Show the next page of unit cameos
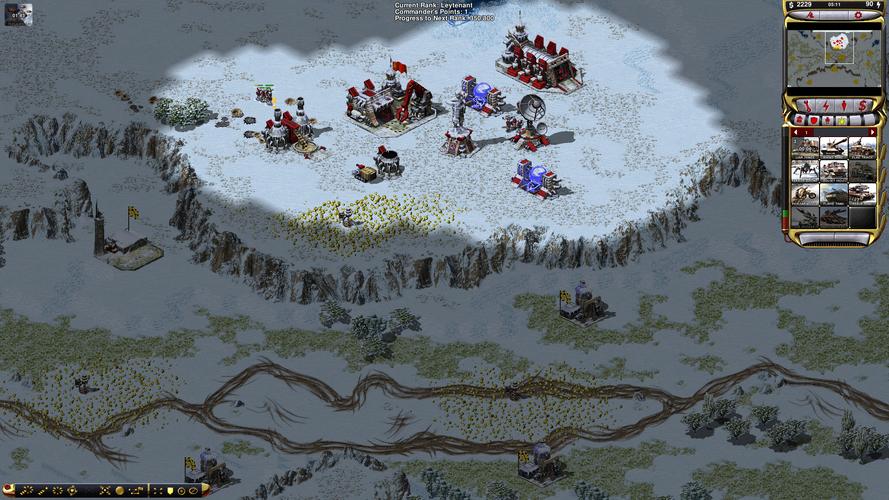Image resolution: width=889 pixels, height=500 pixels. 872,131
